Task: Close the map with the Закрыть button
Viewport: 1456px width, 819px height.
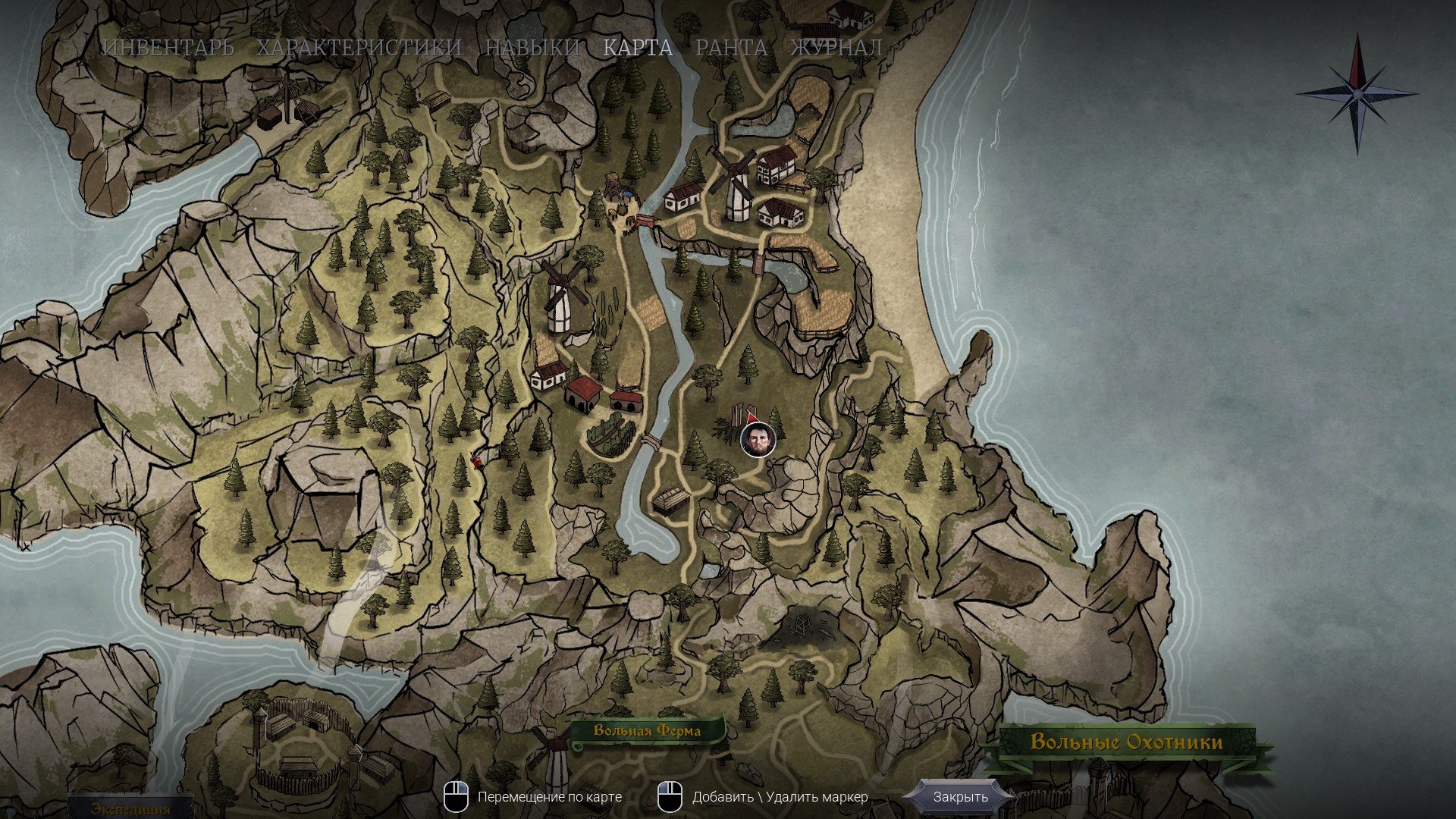Action: tap(960, 797)
